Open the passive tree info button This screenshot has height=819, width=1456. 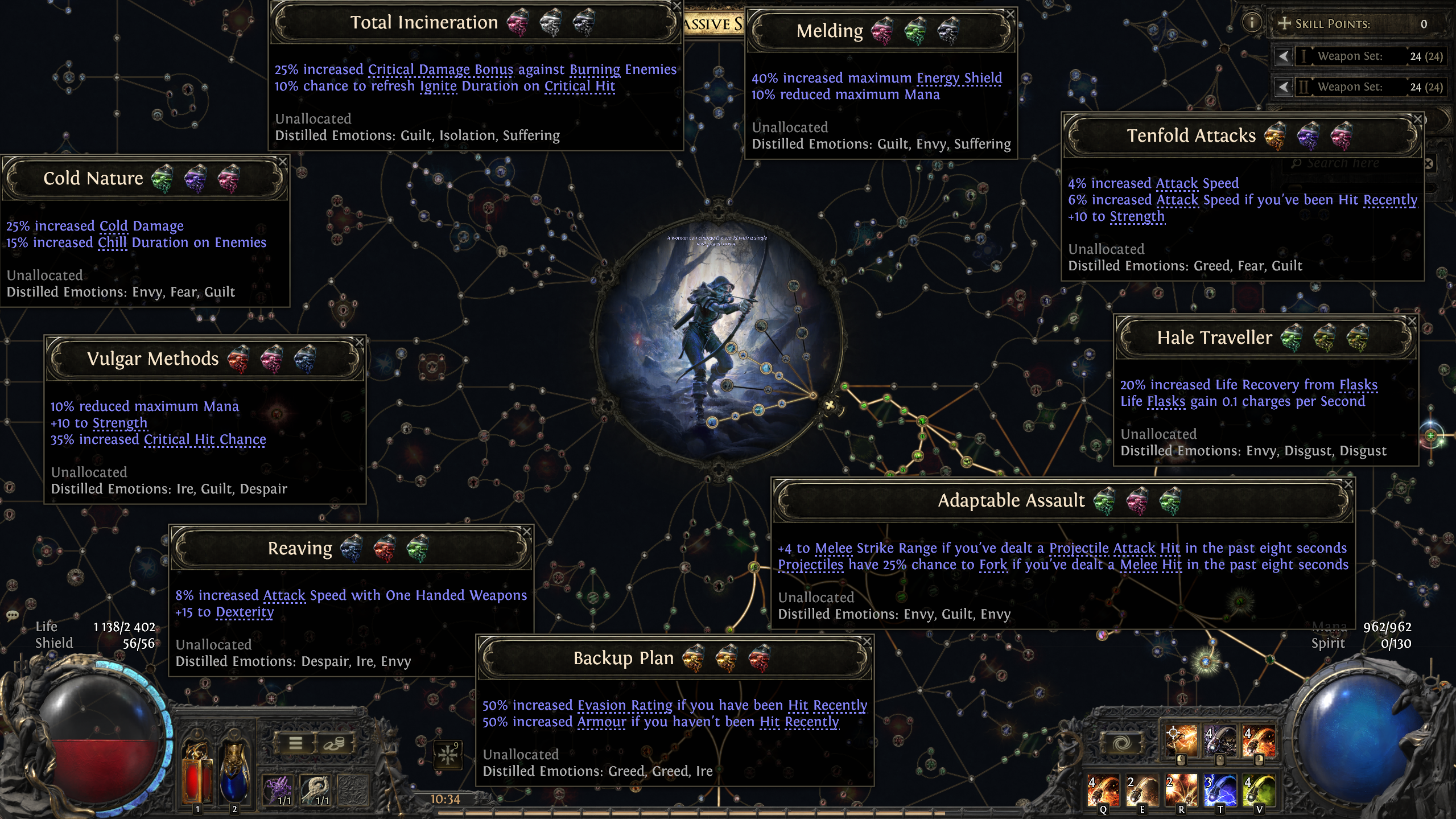(1251, 23)
